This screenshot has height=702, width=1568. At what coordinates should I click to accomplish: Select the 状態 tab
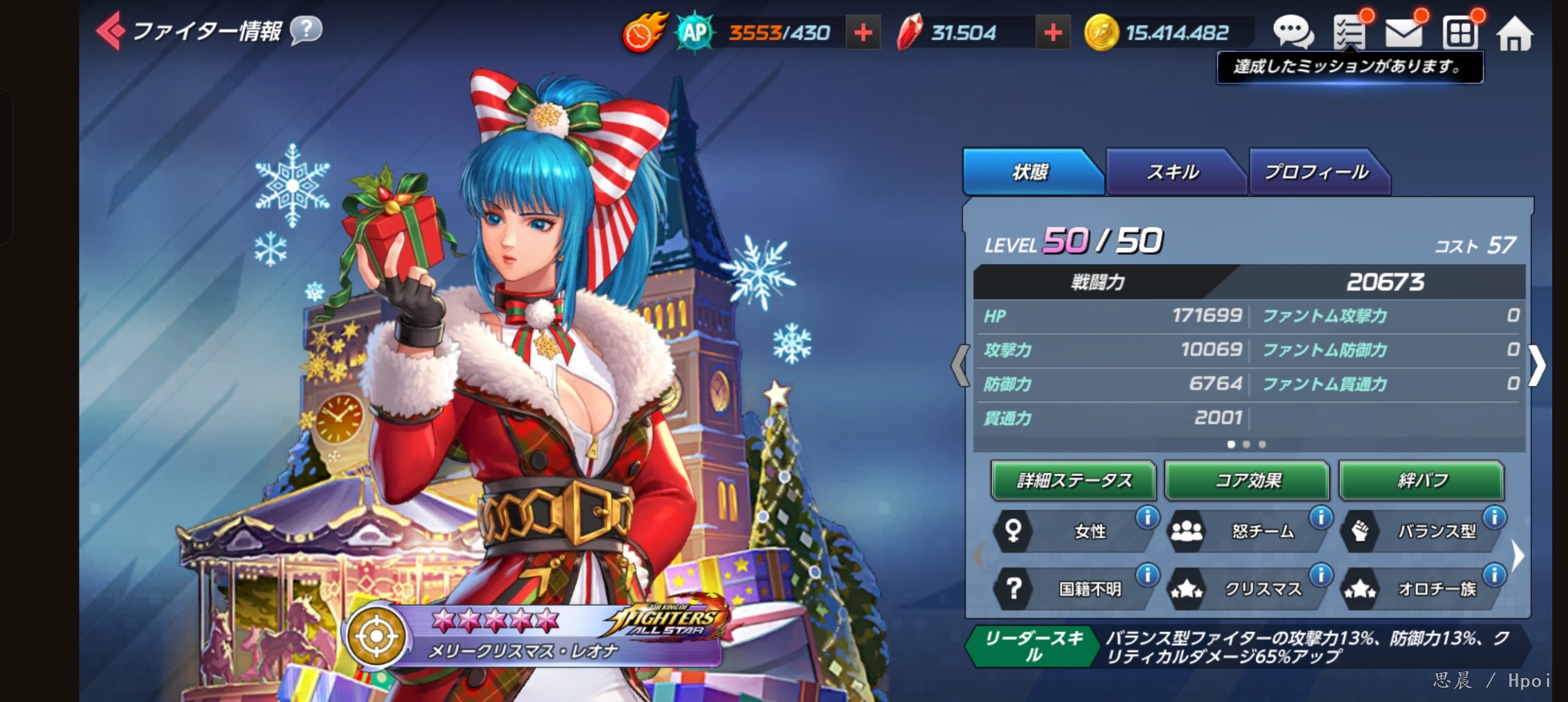tap(1030, 173)
